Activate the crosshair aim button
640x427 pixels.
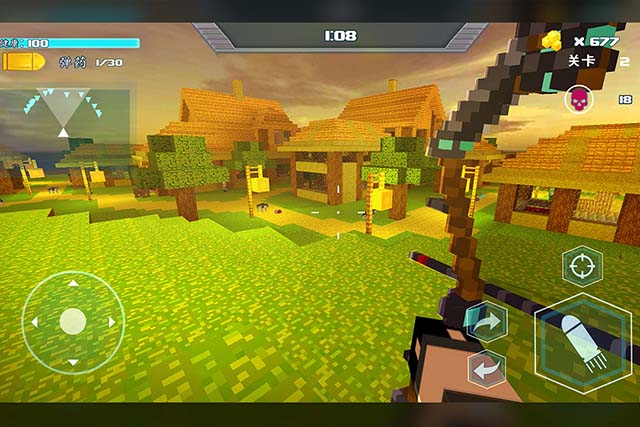[x=582, y=266]
